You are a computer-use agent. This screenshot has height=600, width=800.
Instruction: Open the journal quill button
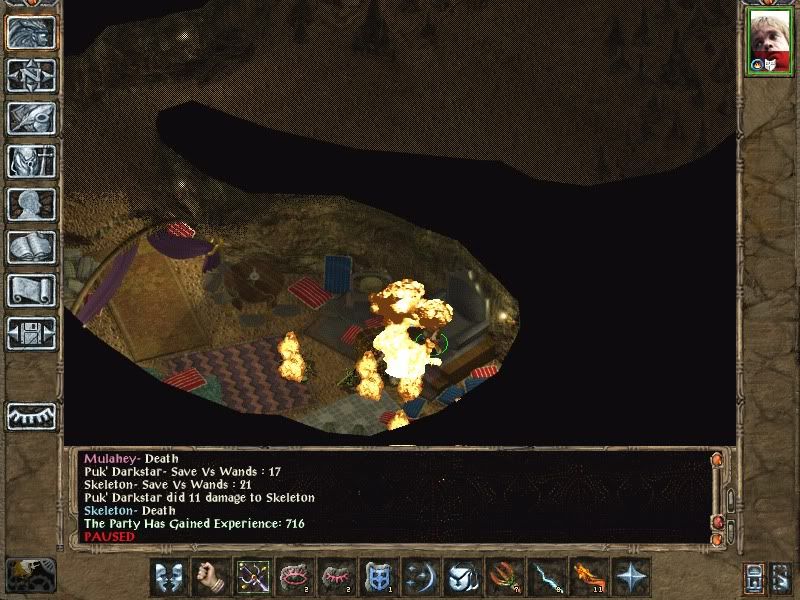click(30, 118)
